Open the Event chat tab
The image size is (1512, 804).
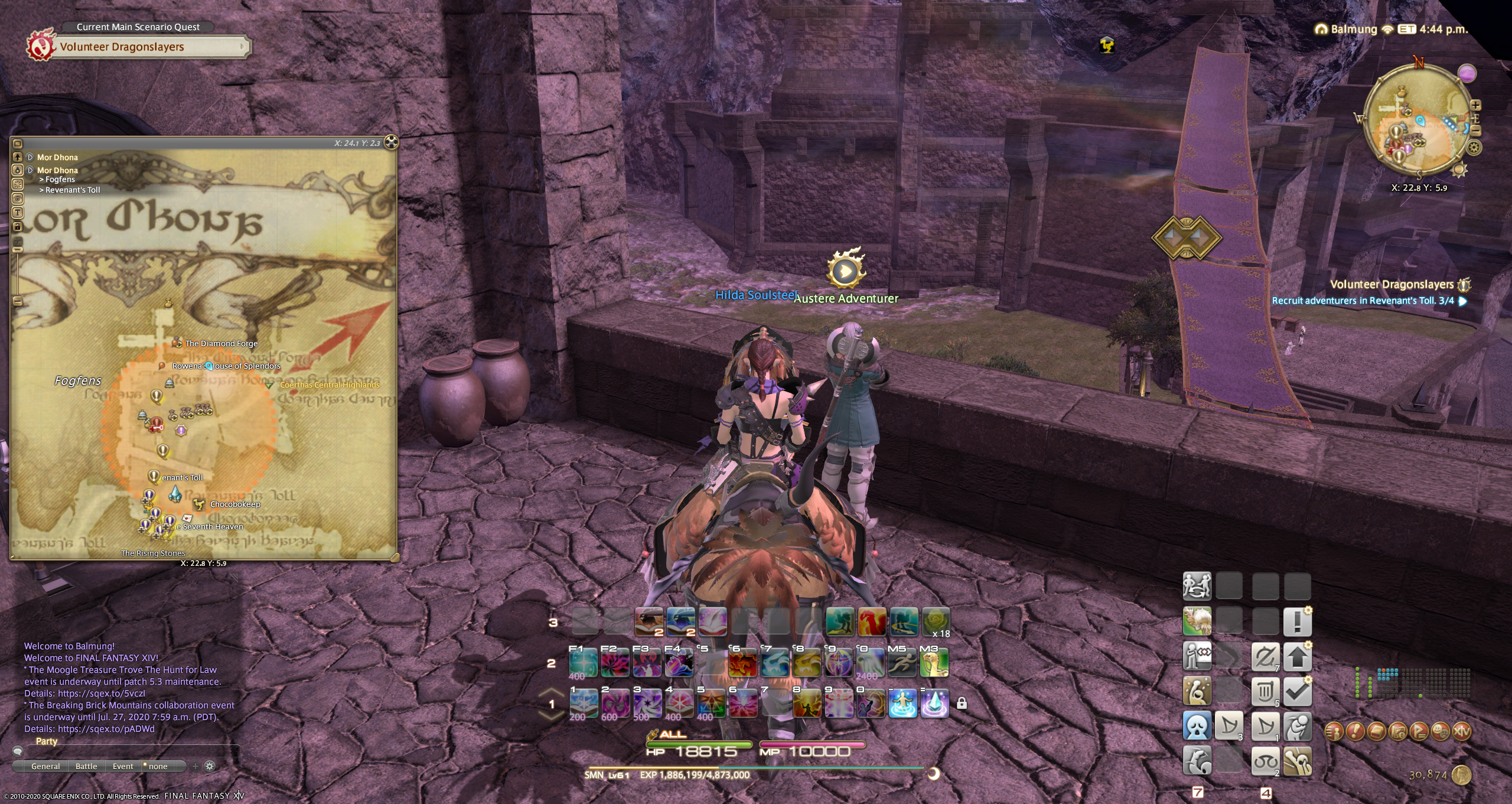[123, 766]
